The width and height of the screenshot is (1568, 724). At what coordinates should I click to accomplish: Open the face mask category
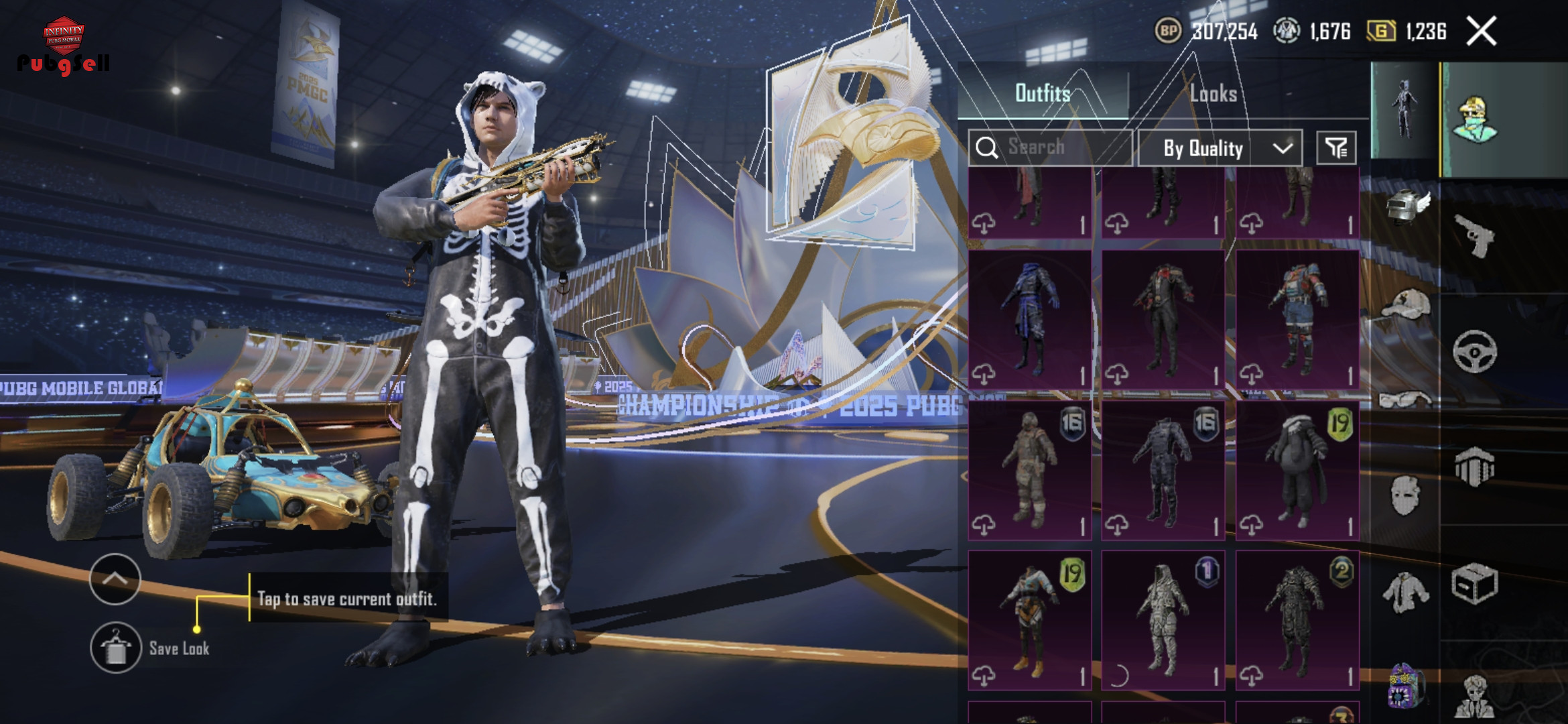(x=1406, y=496)
